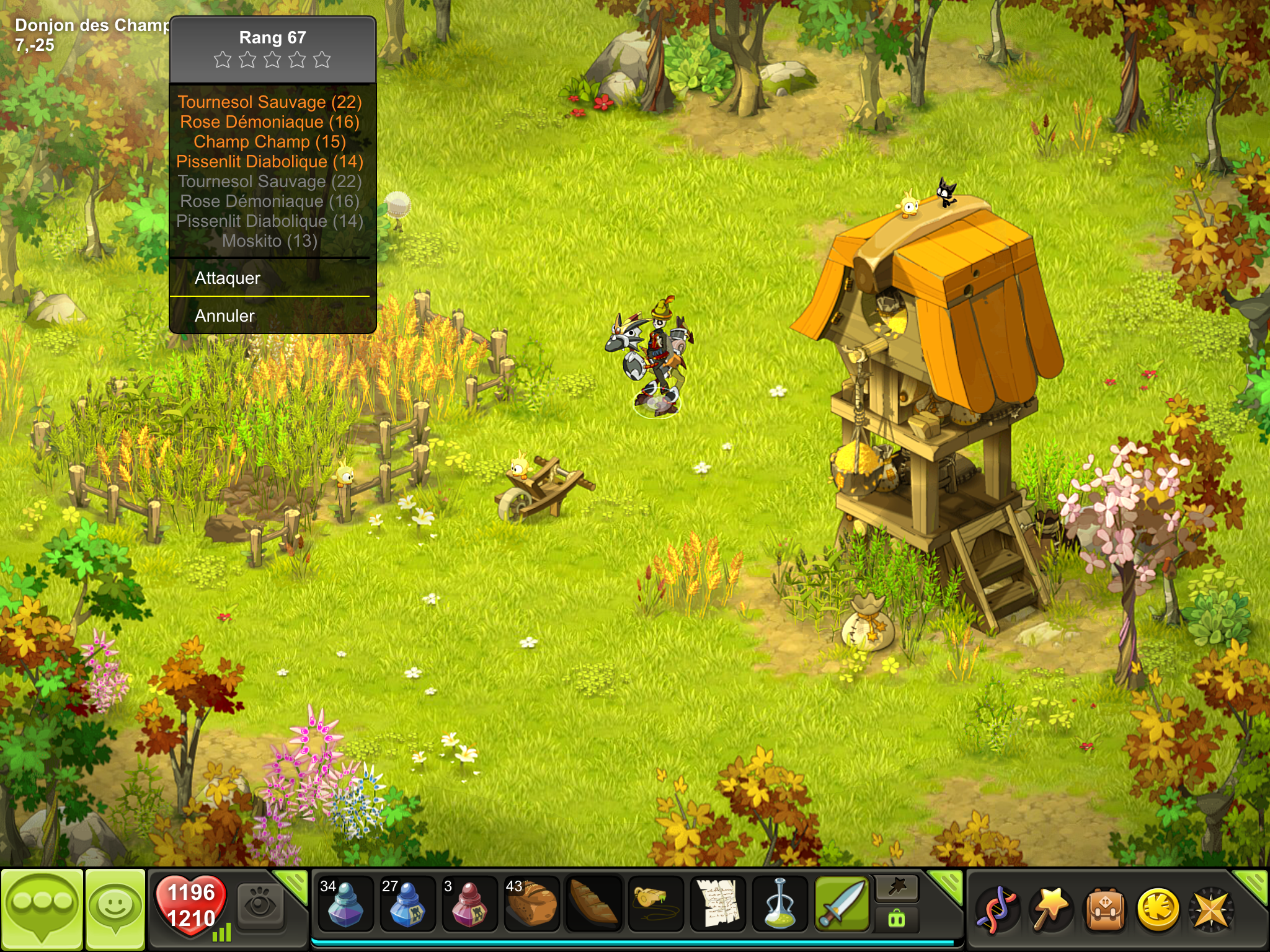Use the blue tower potion with 27 count

(407, 905)
